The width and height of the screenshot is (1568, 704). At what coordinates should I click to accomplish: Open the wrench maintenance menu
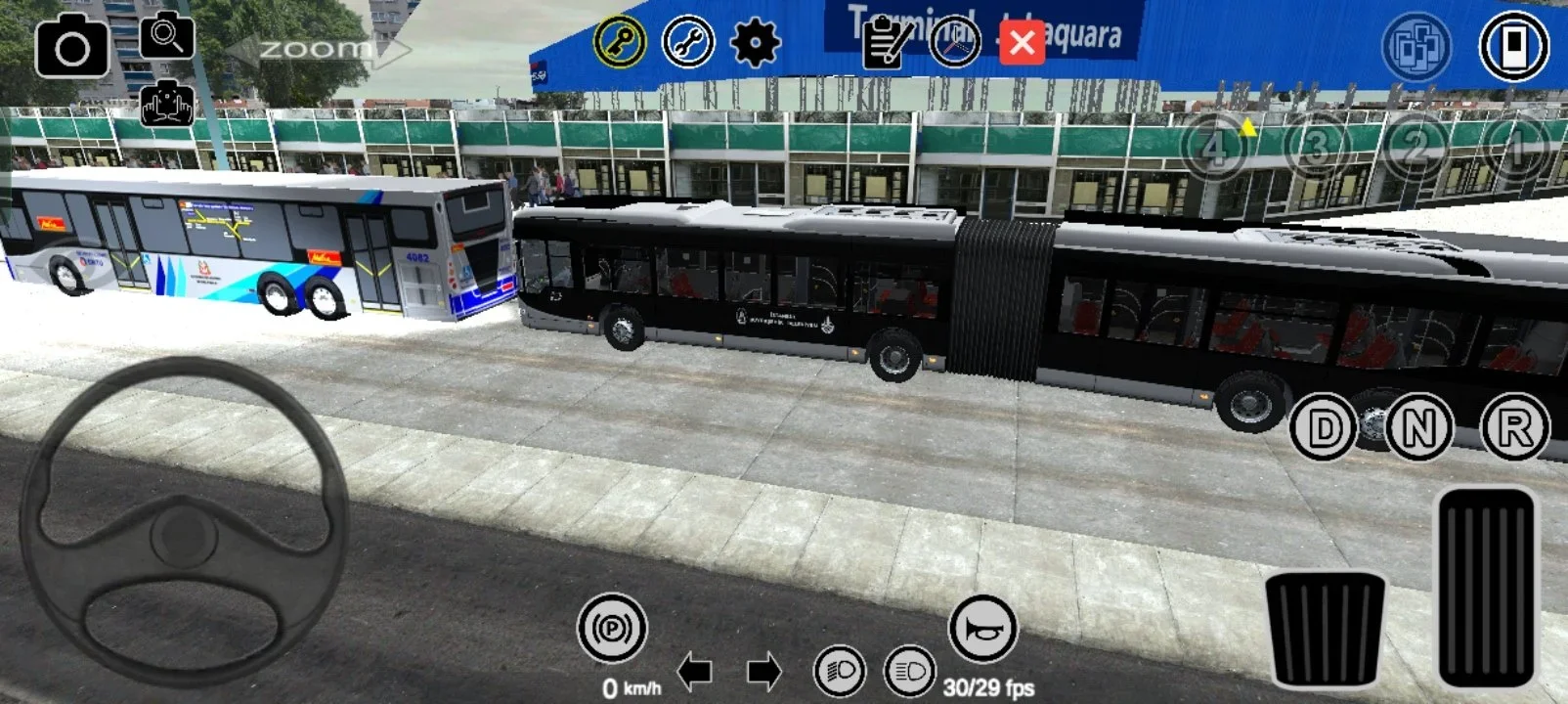coord(687,43)
